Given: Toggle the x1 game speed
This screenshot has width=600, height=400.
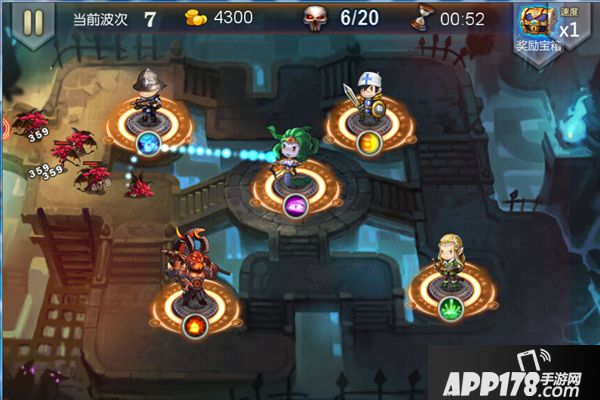Looking at the screenshot, I should tap(569, 27).
